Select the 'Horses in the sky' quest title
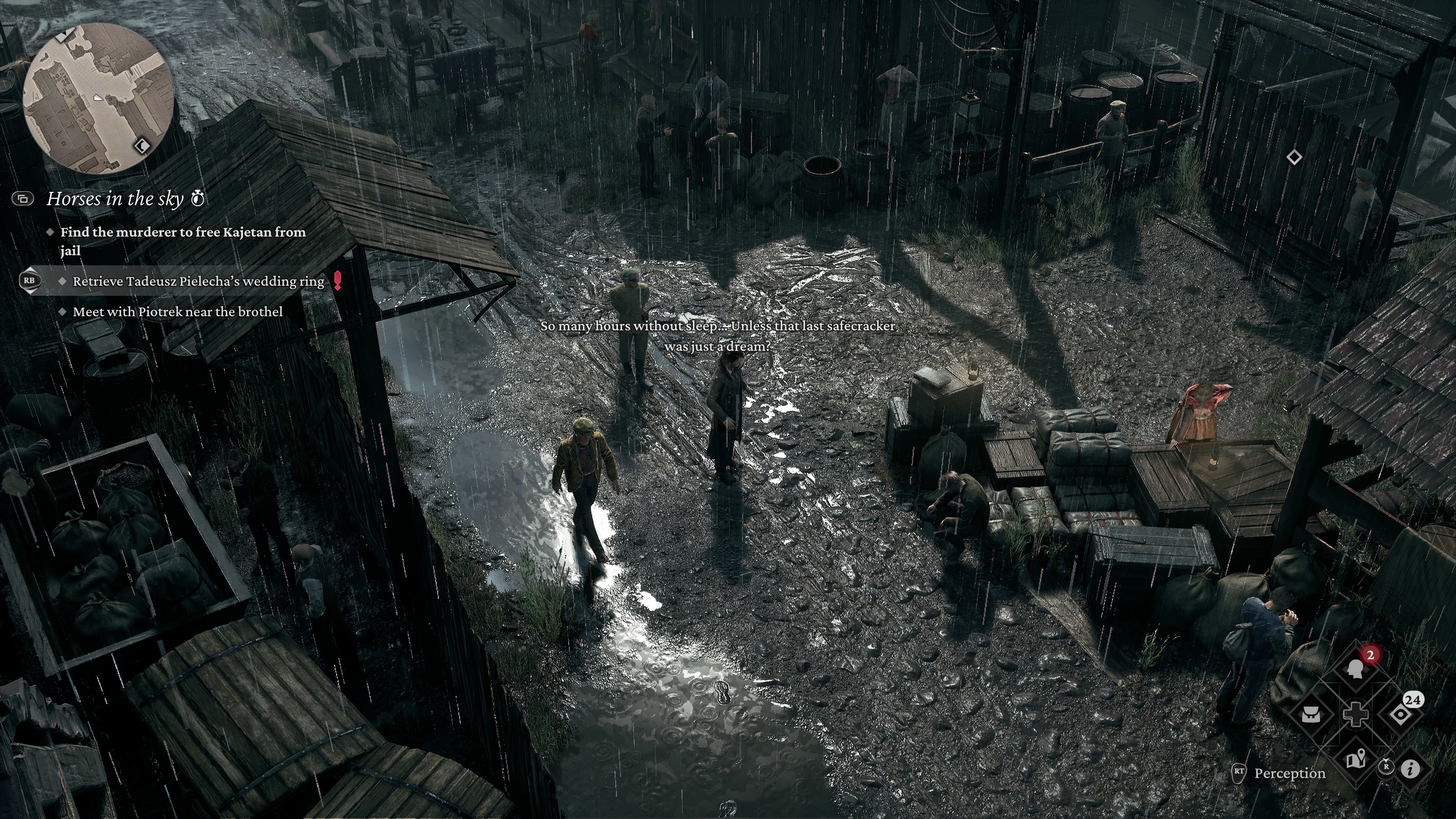Image resolution: width=1456 pixels, height=819 pixels. pos(115,199)
